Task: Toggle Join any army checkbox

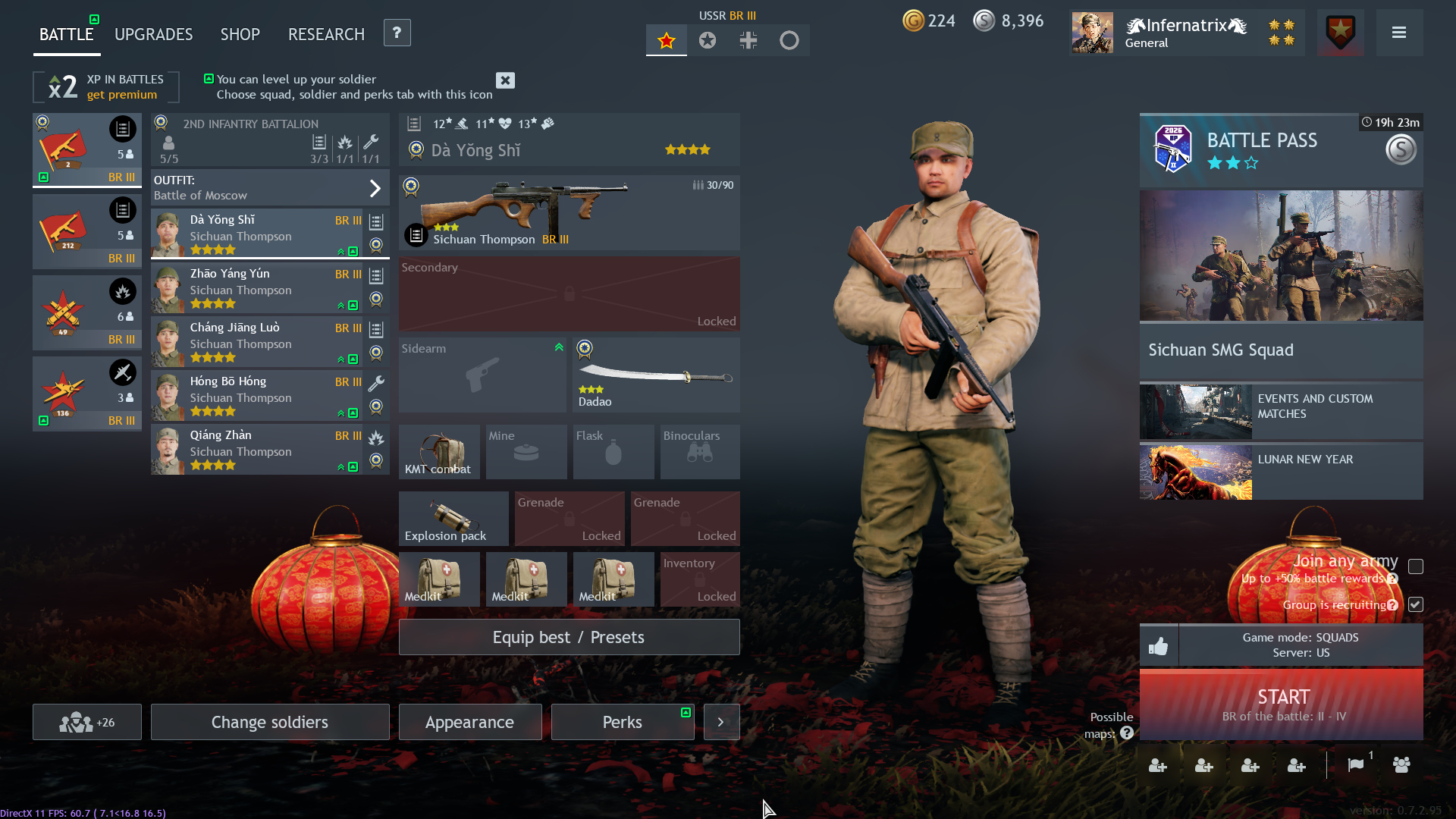Action: (x=1415, y=566)
